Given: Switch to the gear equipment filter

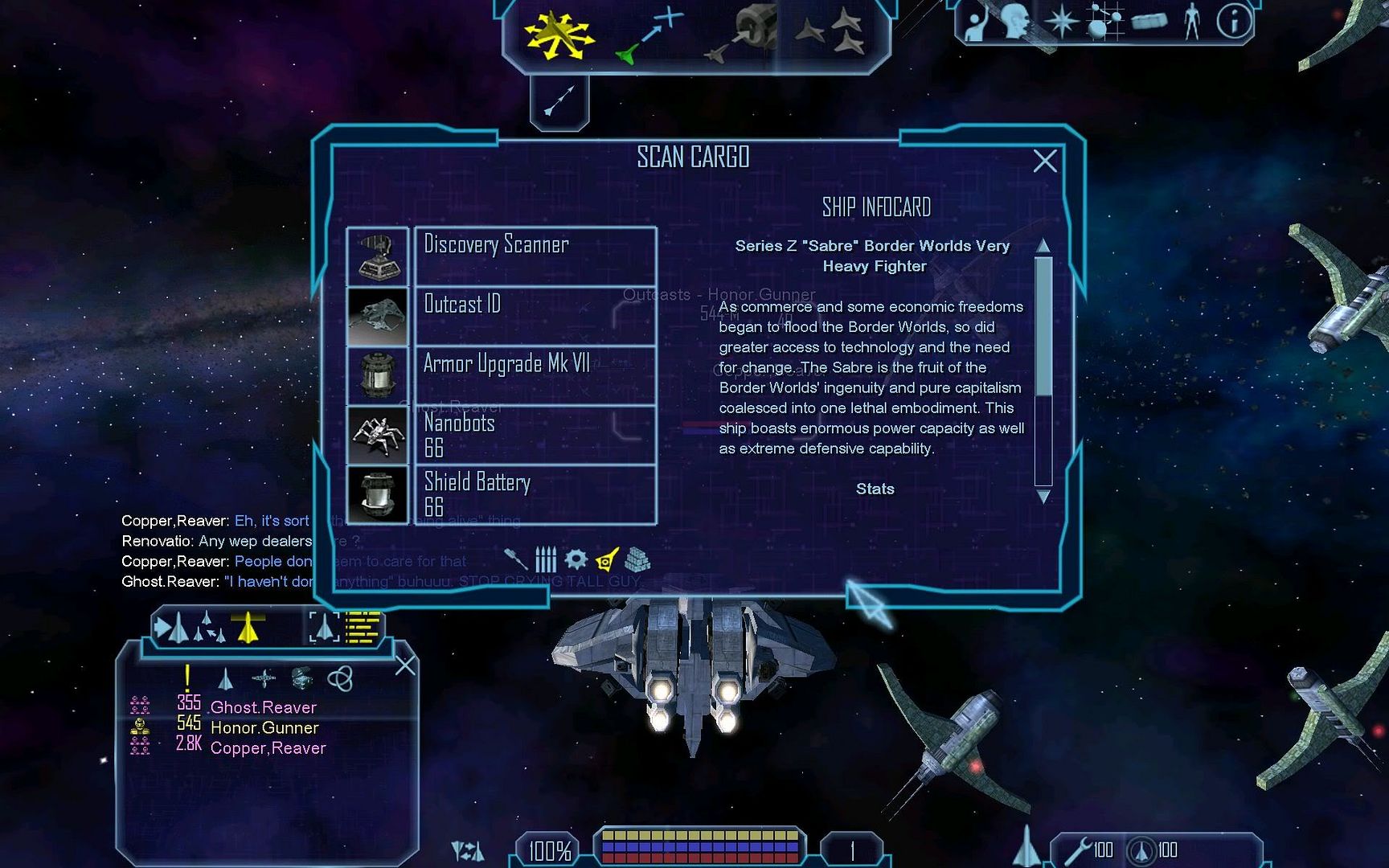Looking at the screenshot, I should click(x=576, y=559).
